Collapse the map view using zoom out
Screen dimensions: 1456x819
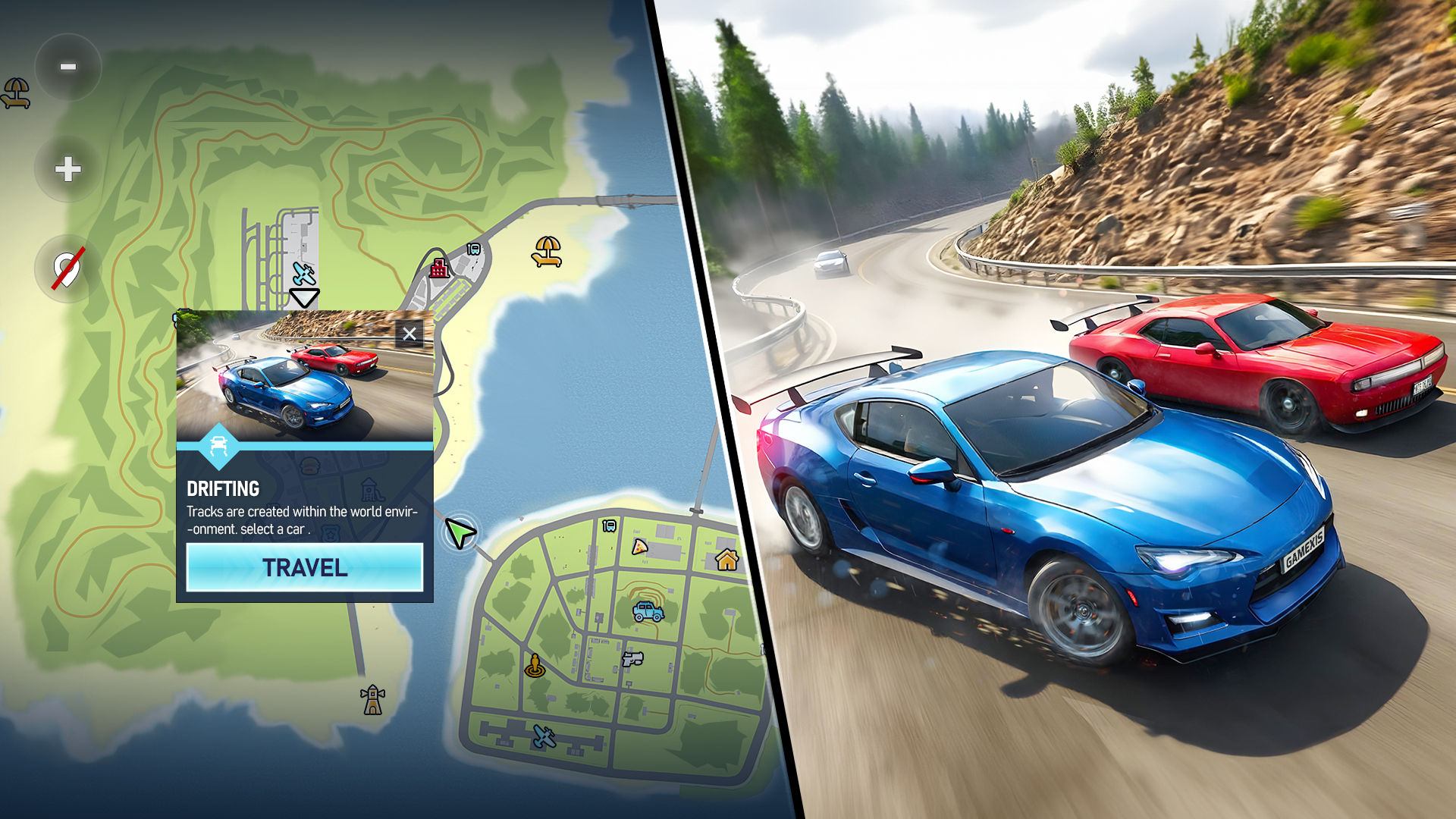(x=67, y=67)
